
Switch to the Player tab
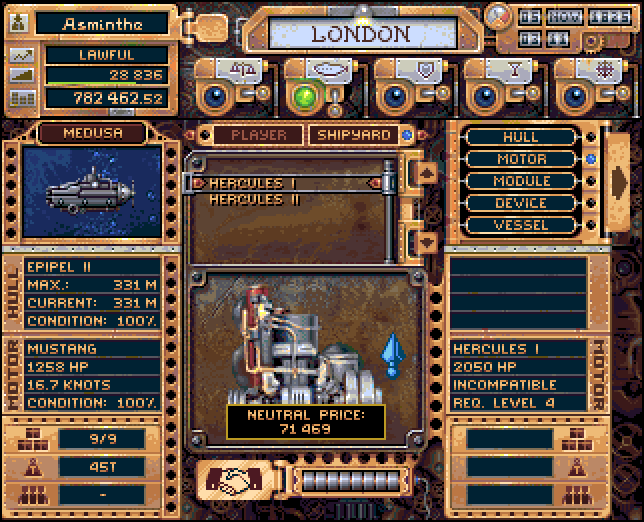pyautogui.click(x=258, y=135)
